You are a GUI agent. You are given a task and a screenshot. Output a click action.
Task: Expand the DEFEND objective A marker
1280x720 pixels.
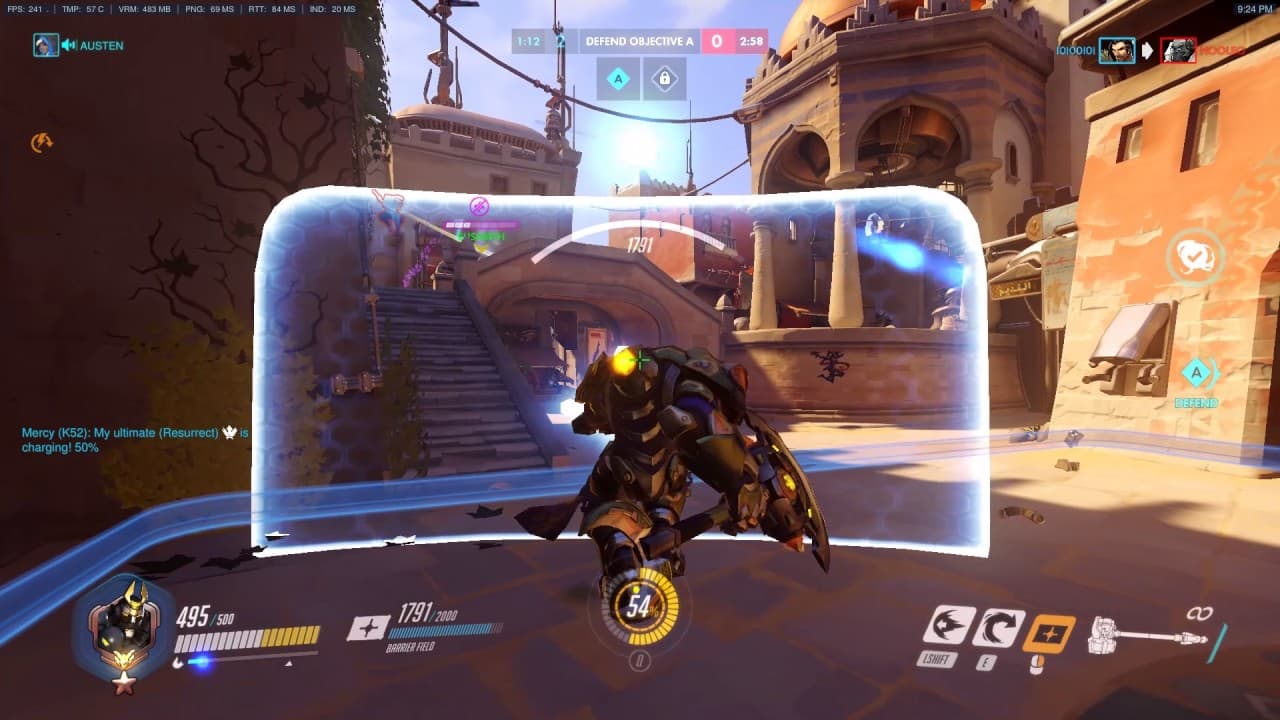[x=1197, y=373]
